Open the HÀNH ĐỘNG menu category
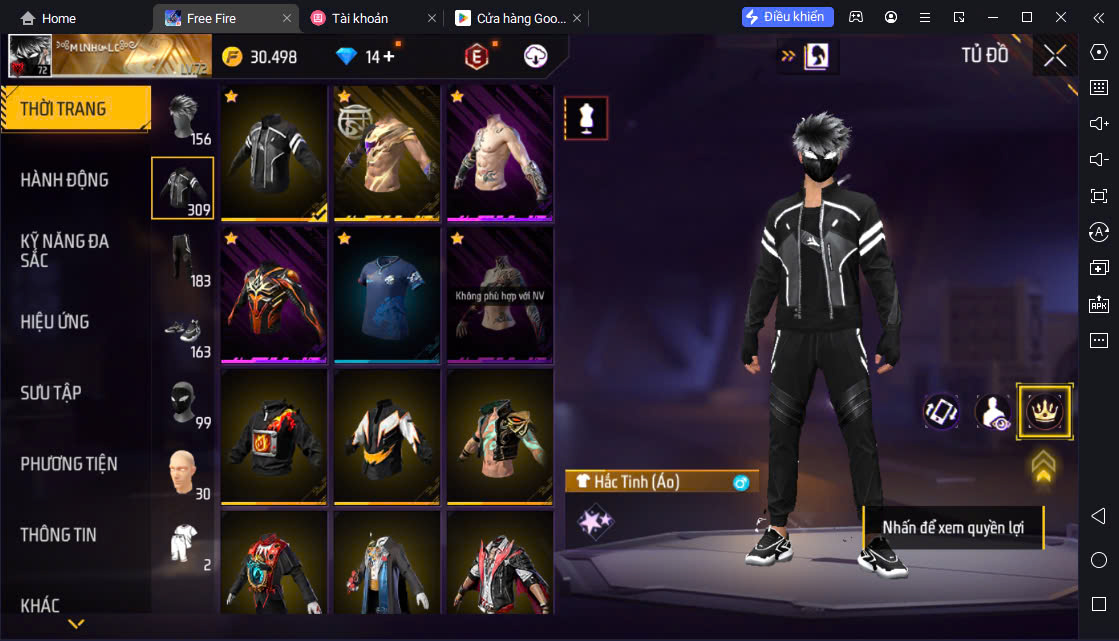Viewport: 1119px width, 641px height. (65, 180)
